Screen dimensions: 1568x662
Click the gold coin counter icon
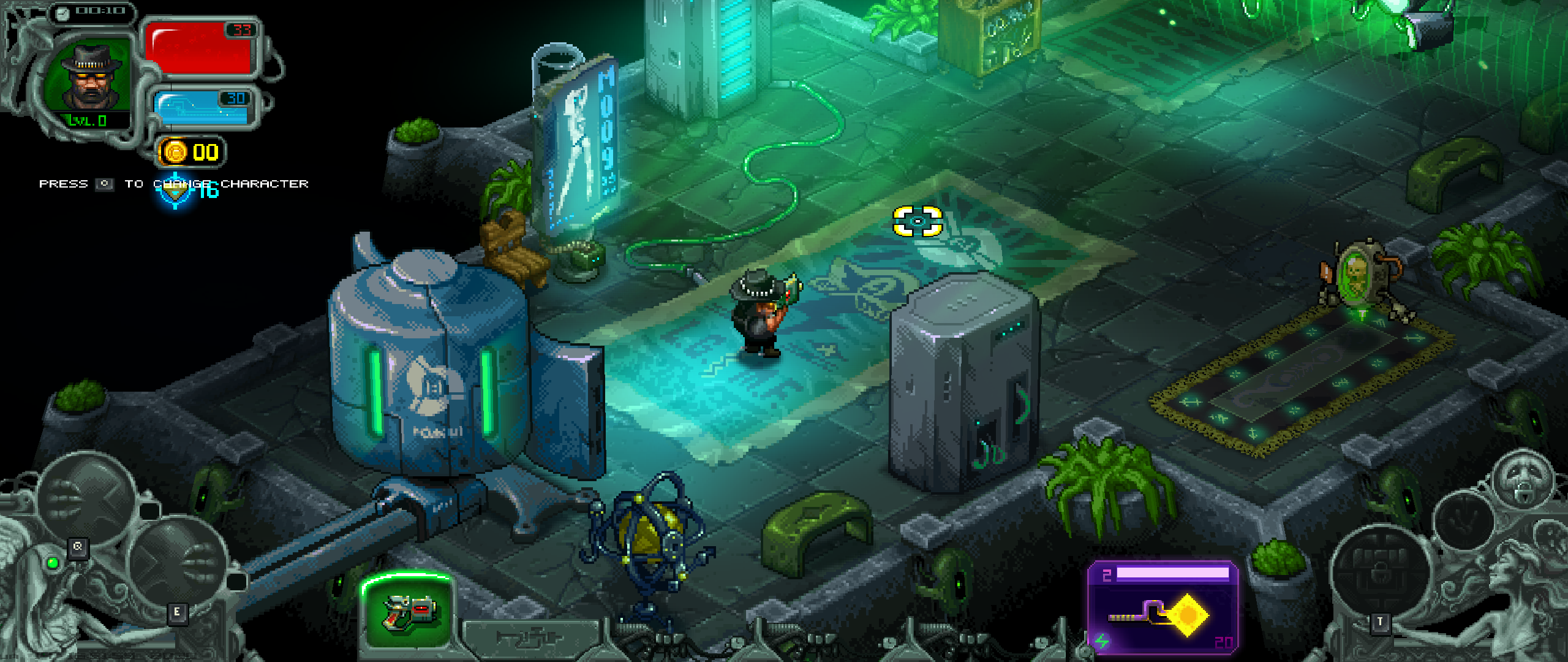pos(175,152)
